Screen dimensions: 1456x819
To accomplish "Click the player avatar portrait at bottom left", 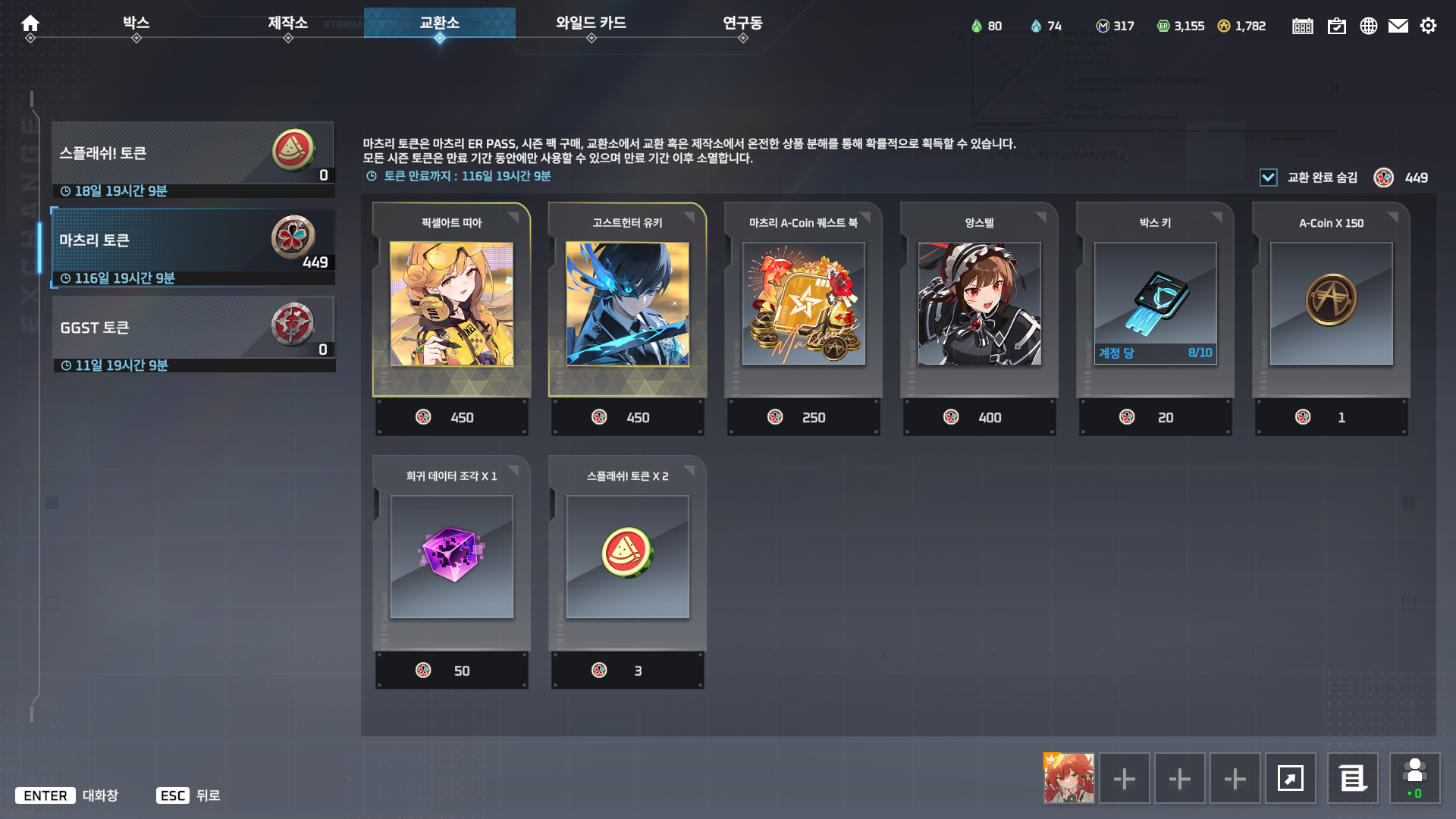I will (x=1068, y=778).
